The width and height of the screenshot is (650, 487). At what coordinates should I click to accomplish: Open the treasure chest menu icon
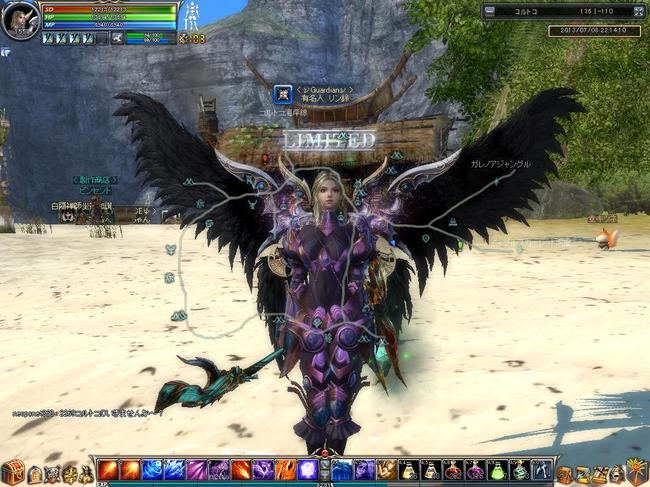pos(12,472)
